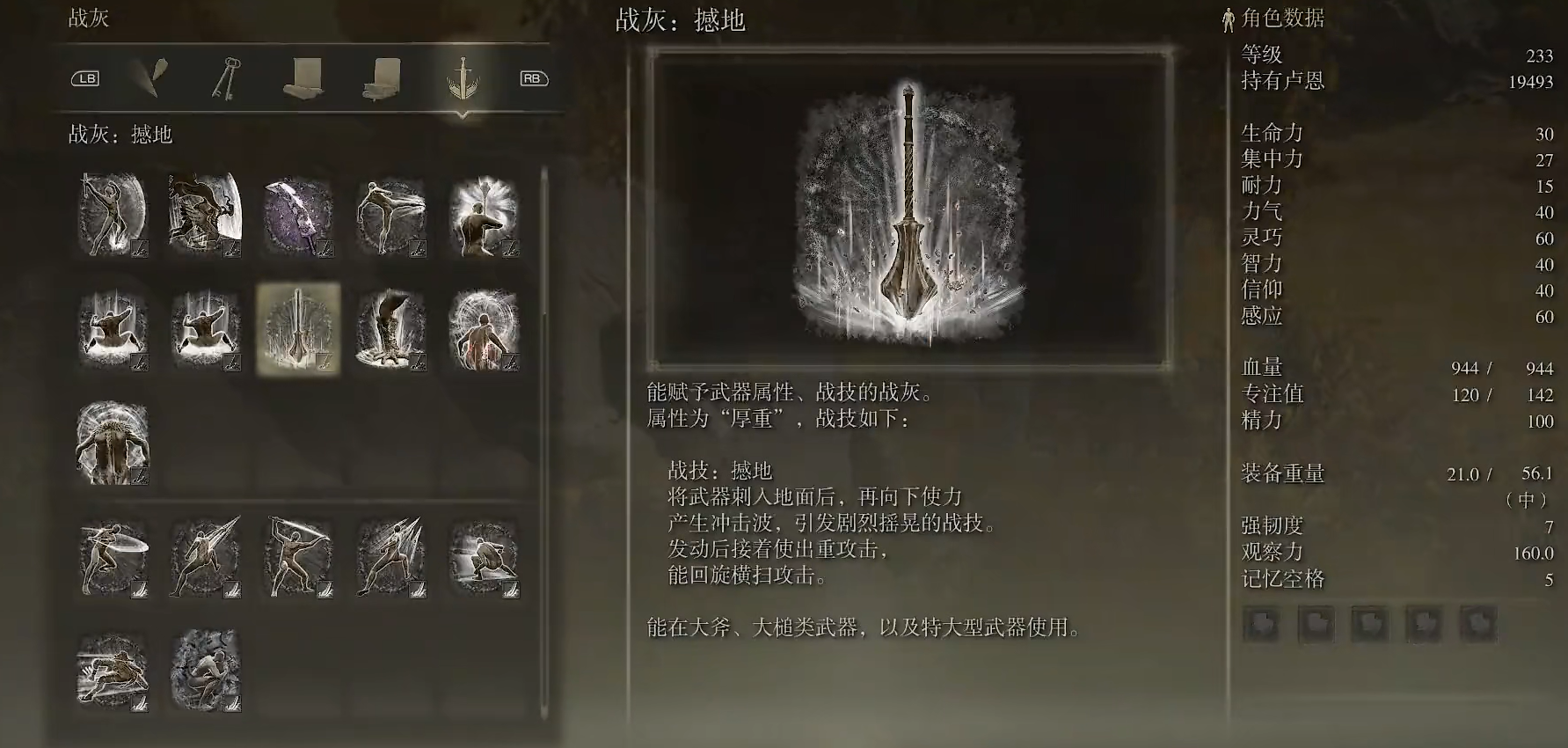This screenshot has height=748, width=1568.
Task: Pick the crouched figure on rocky background
Action: 205,671
